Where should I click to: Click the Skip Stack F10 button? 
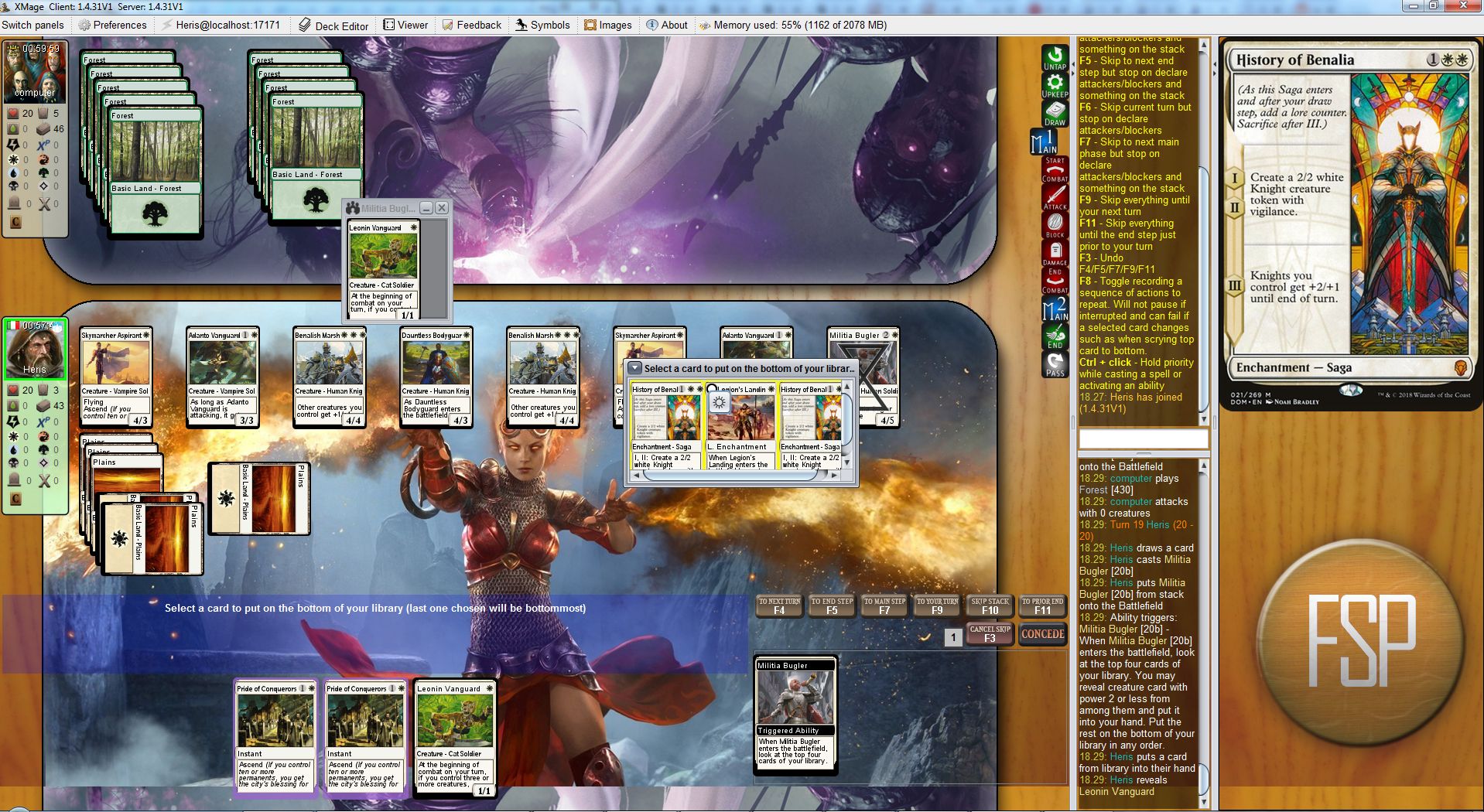coord(990,606)
